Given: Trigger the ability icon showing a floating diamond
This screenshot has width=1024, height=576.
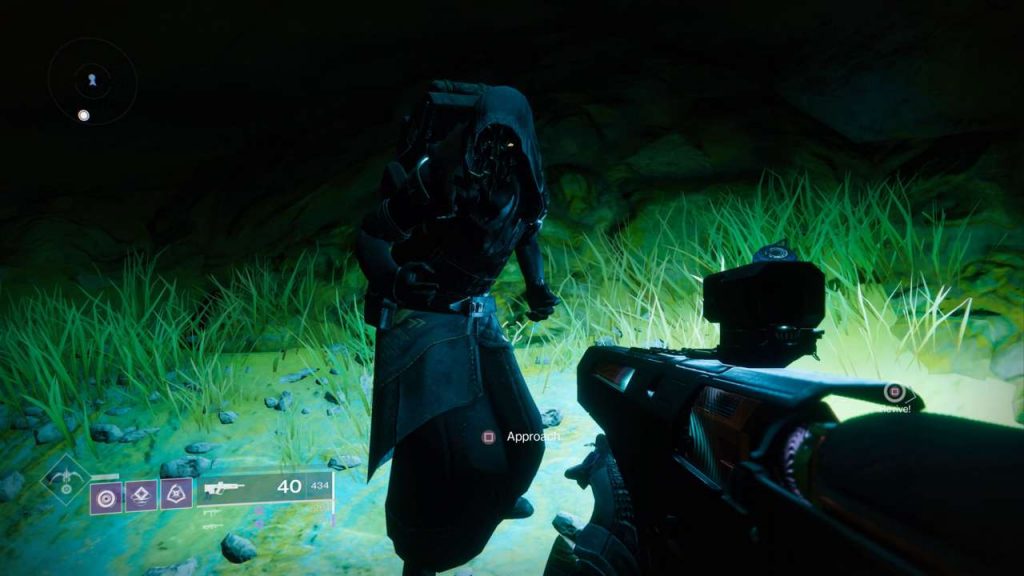Looking at the screenshot, I should pos(141,494).
